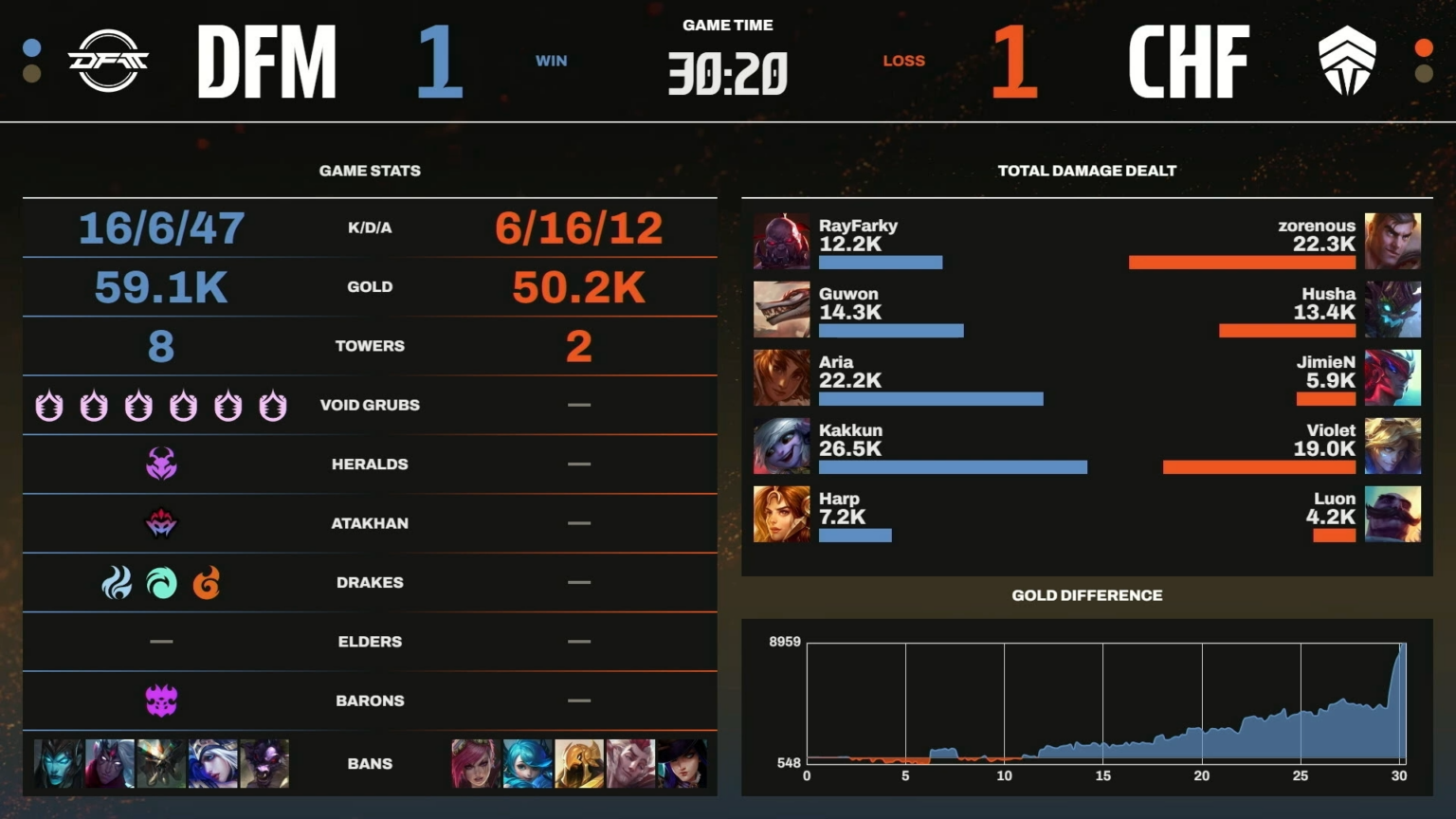Select DFM's Herald icon
Image resolution: width=1456 pixels, height=819 pixels.
pos(161,464)
